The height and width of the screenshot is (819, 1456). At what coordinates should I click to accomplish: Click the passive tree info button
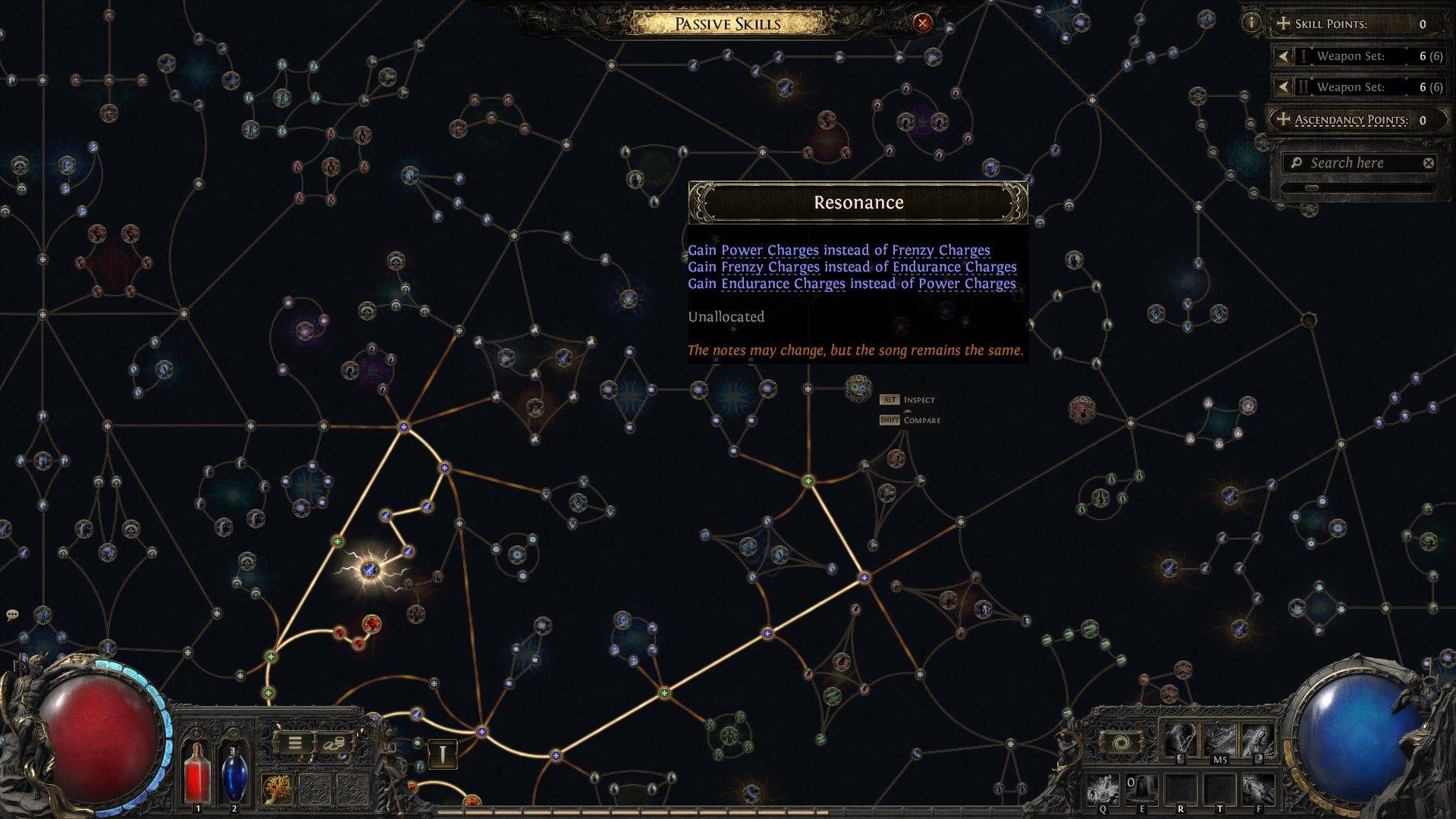(x=1250, y=23)
